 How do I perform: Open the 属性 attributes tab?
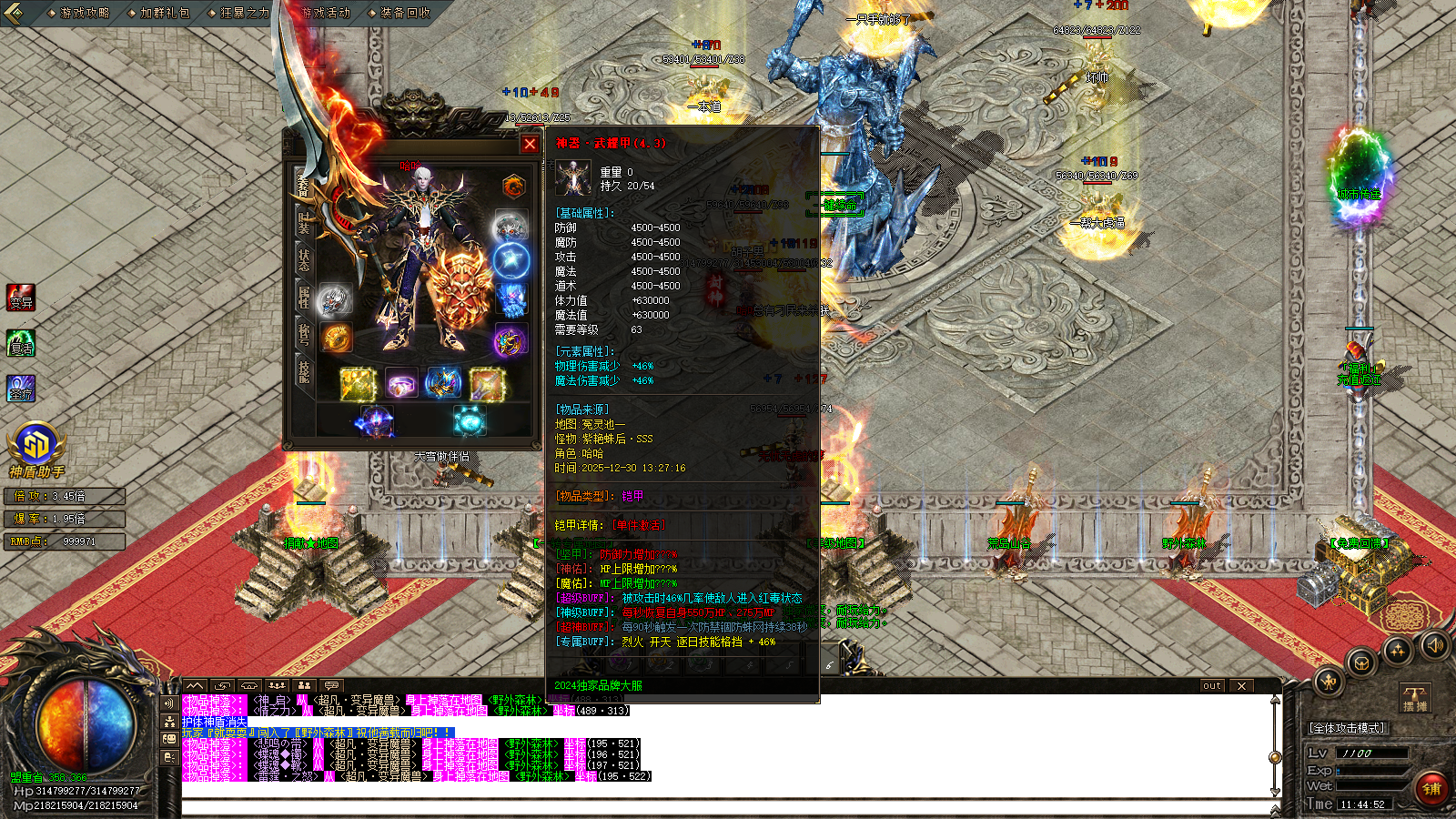click(x=304, y=296)
